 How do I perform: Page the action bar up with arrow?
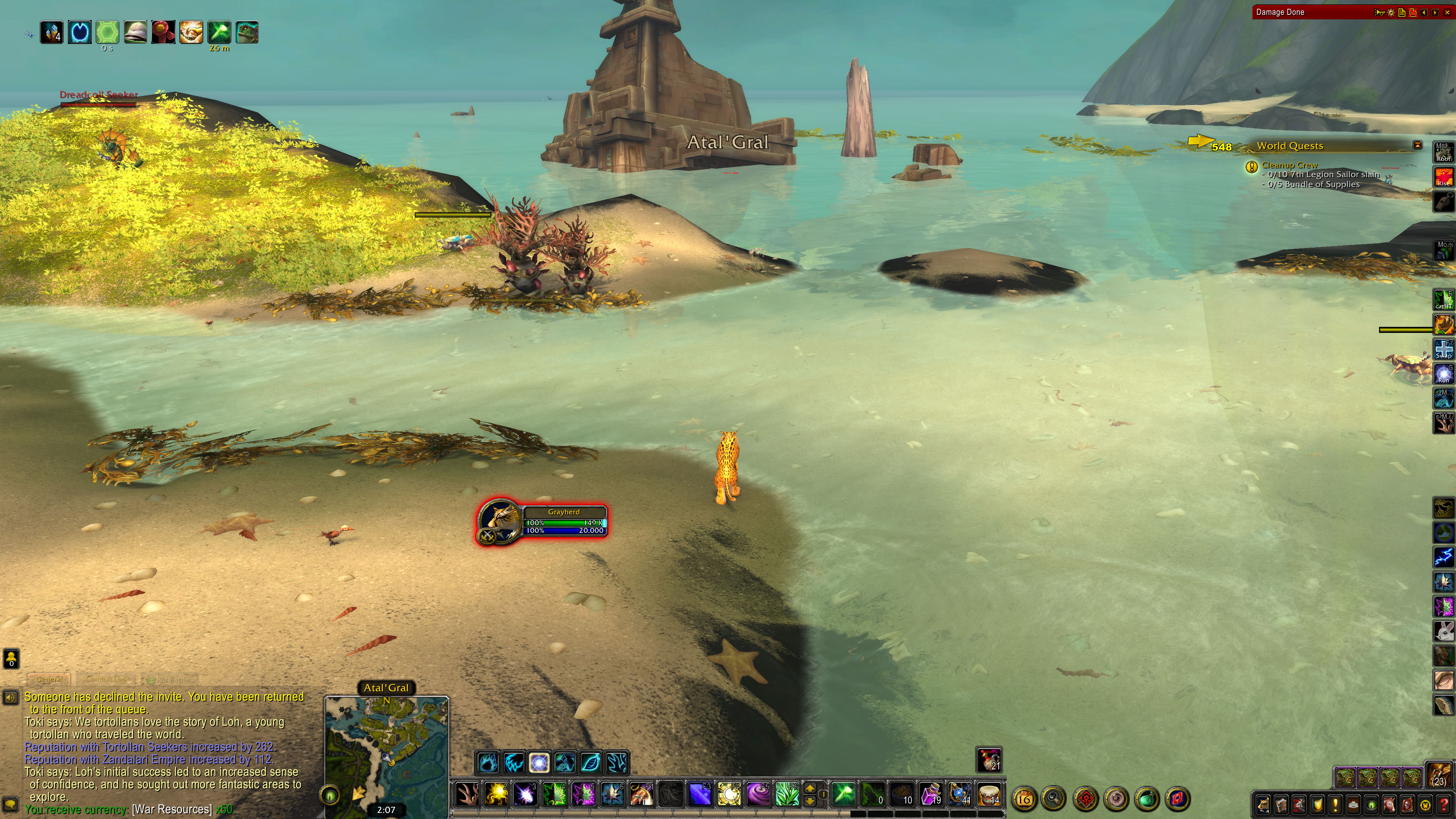[x=810, y=789]
